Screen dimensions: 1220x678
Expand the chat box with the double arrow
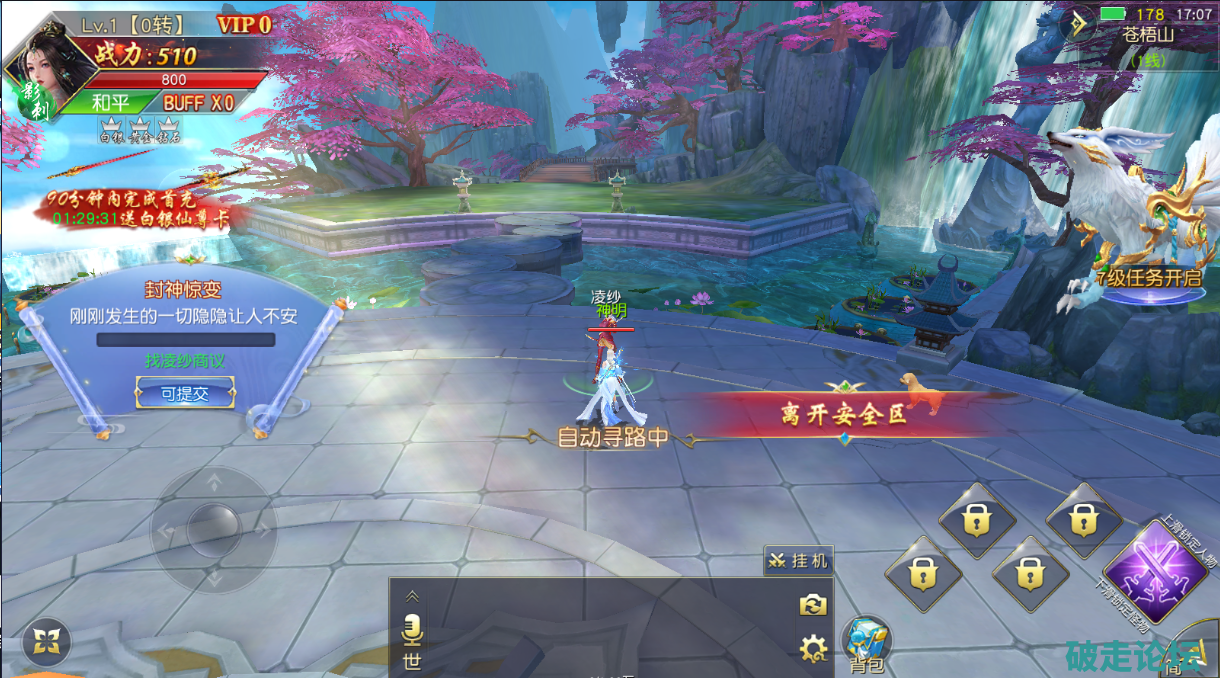click(412, 596)
